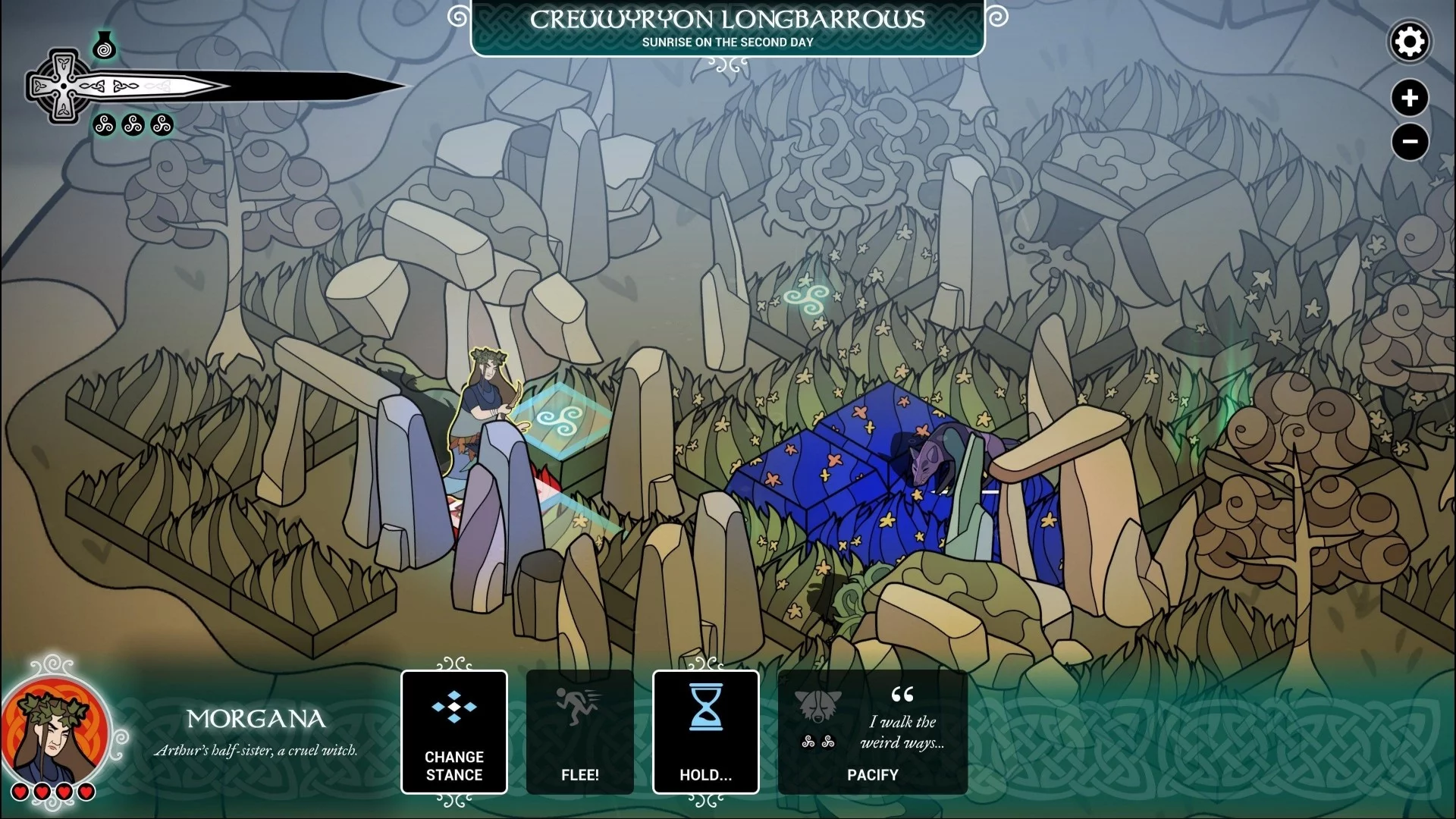Select the highlighted triskele movement tile

pyautogui.click(x=560, y=419)
